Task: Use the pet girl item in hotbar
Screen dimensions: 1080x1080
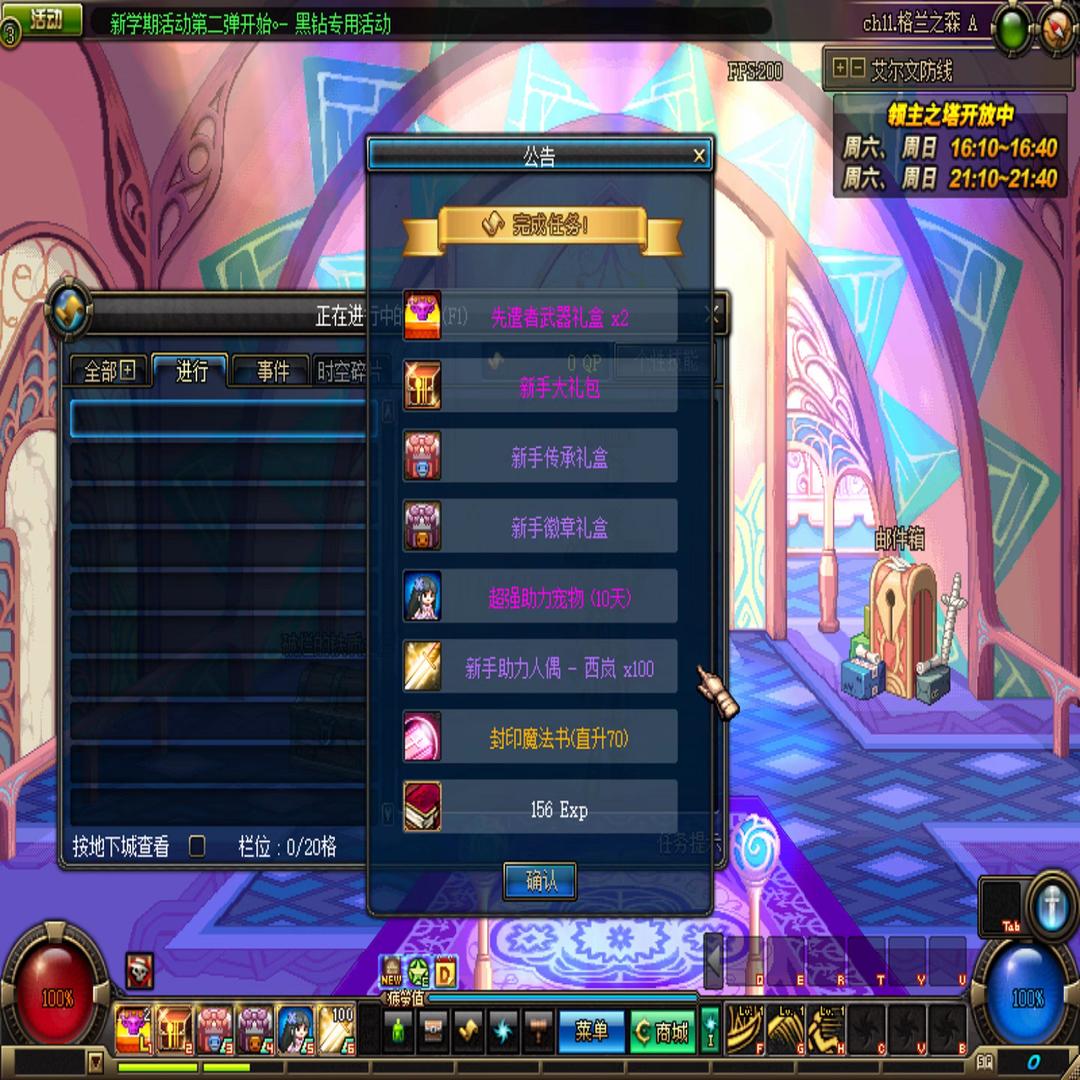Action: [x=295, y=1029]
